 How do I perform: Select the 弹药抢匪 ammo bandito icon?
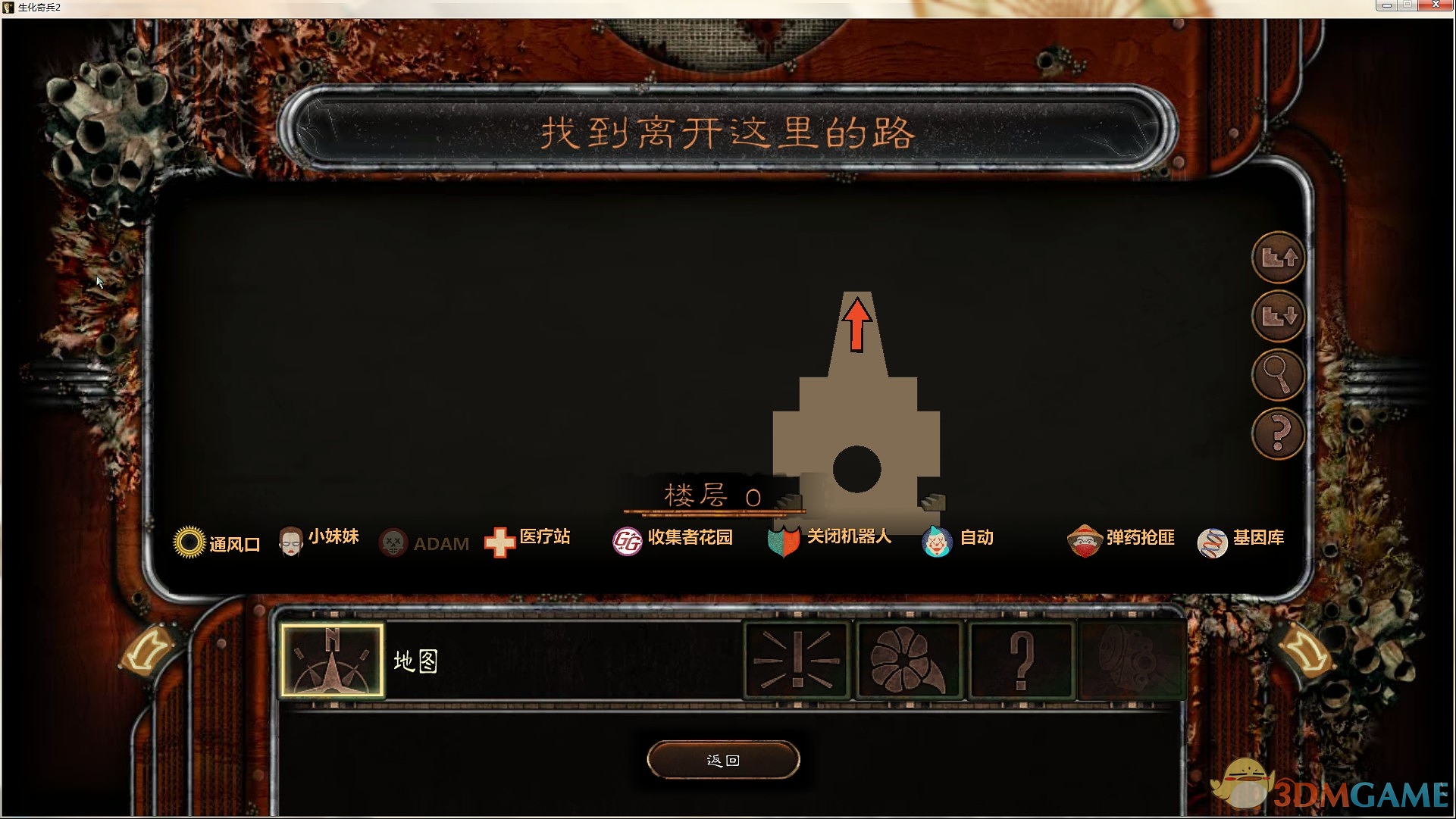1085,539
